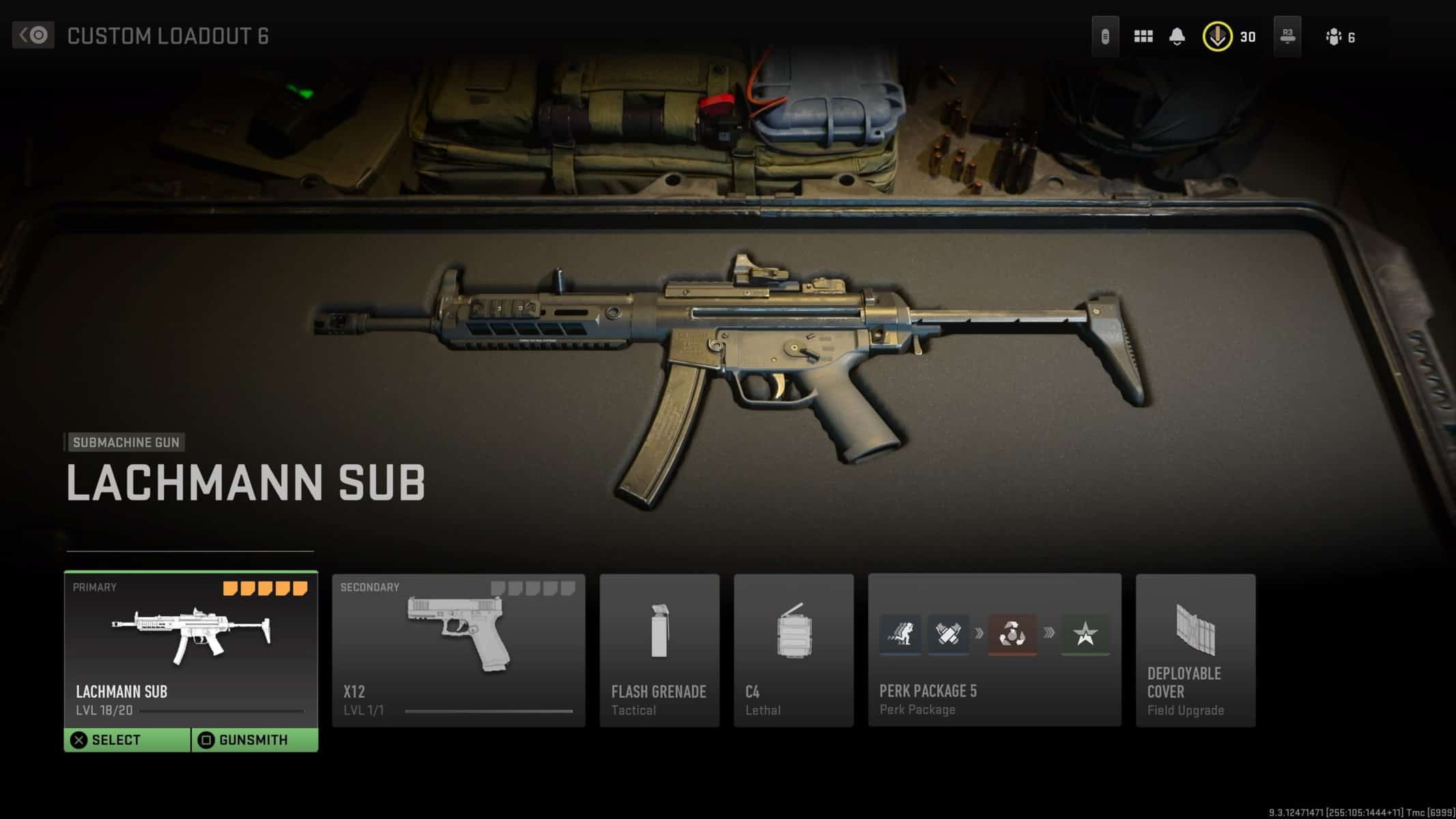Open the social party icon
The width and height of the screenshot is (1456, 819).
[x=1334, y=37]
